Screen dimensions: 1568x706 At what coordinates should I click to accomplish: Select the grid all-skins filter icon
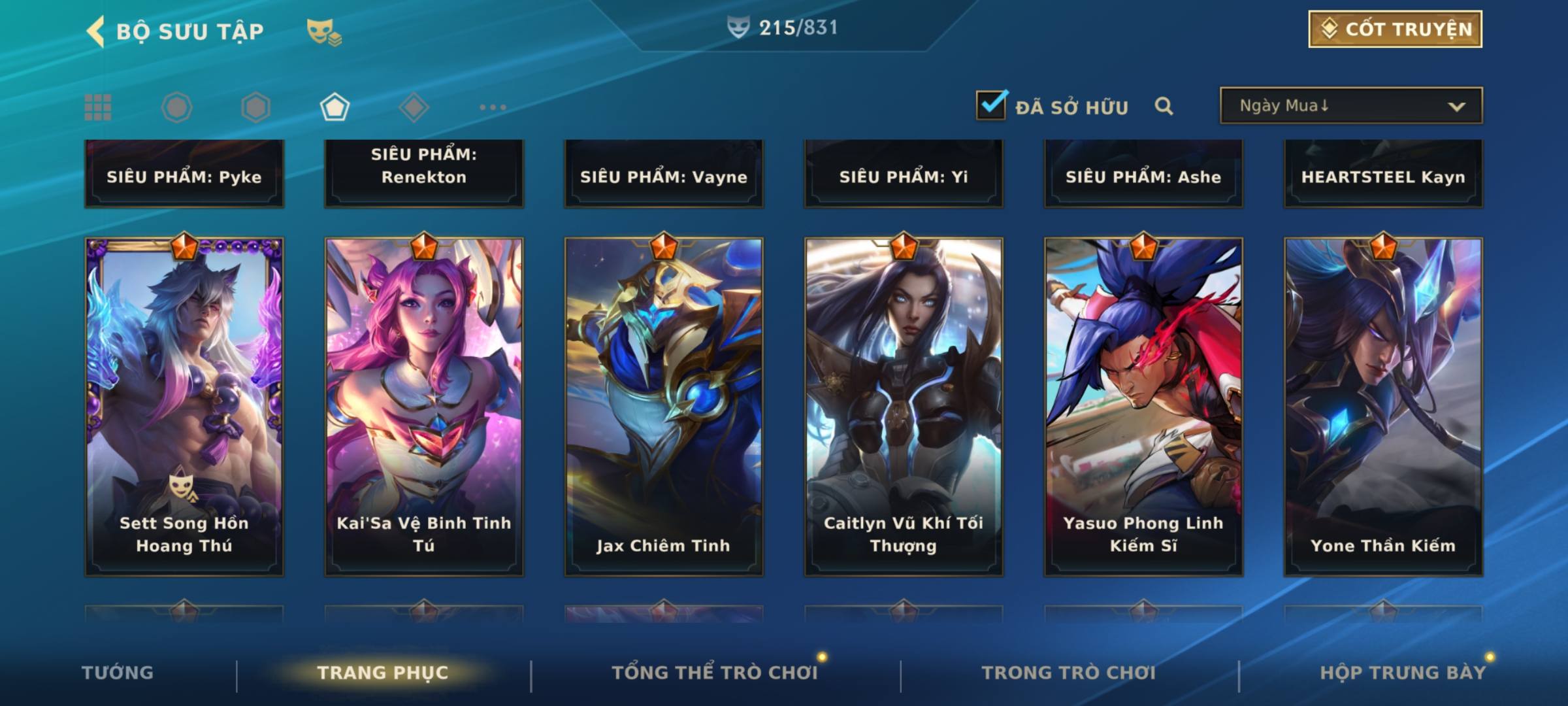(98, 107)
